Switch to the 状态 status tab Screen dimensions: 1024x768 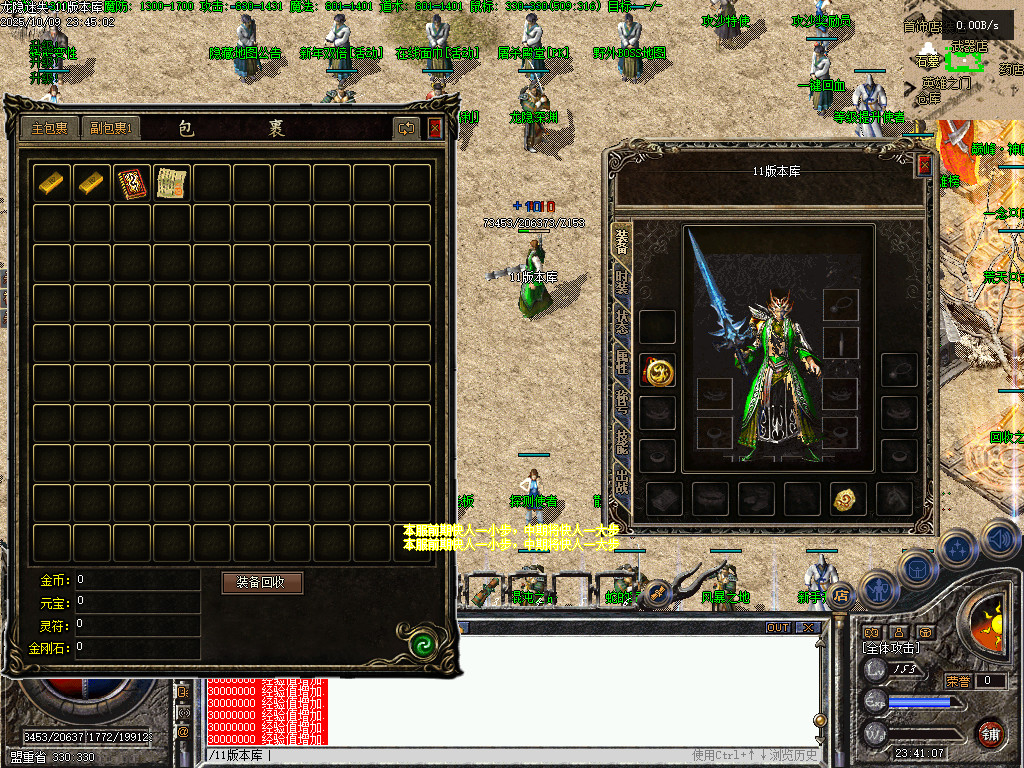pos(622,322)
